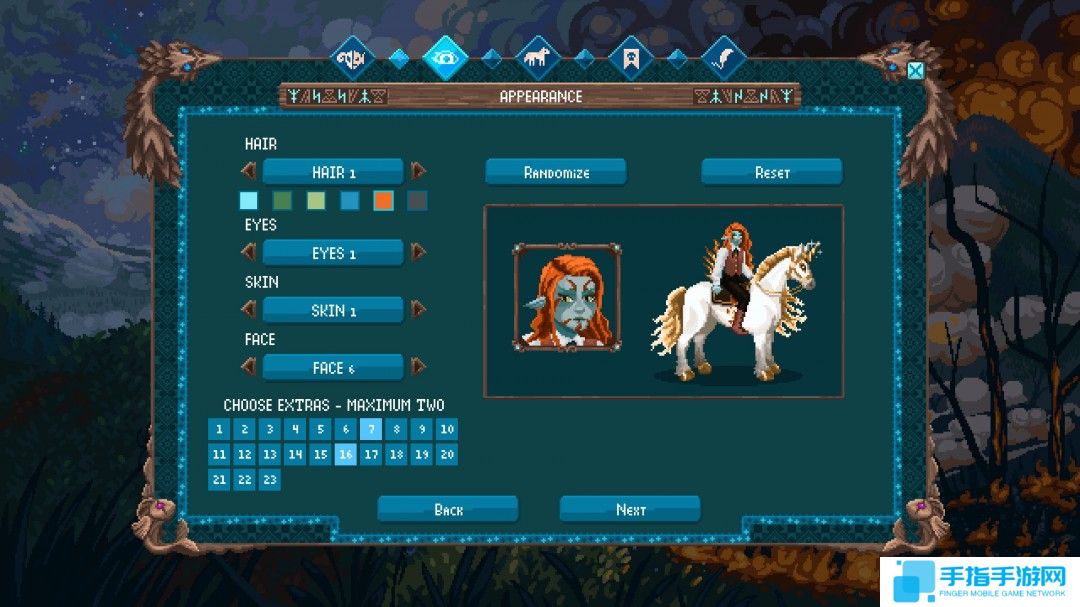Choose the previous hair style arrow
The image size is (1080, 607).
click(249, 171)
